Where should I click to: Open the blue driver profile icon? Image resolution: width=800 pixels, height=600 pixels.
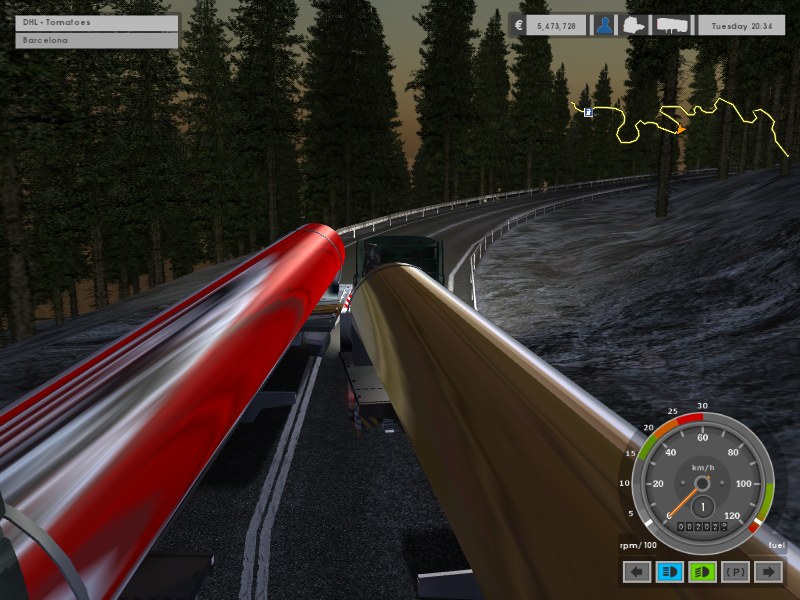click(605, 26)
